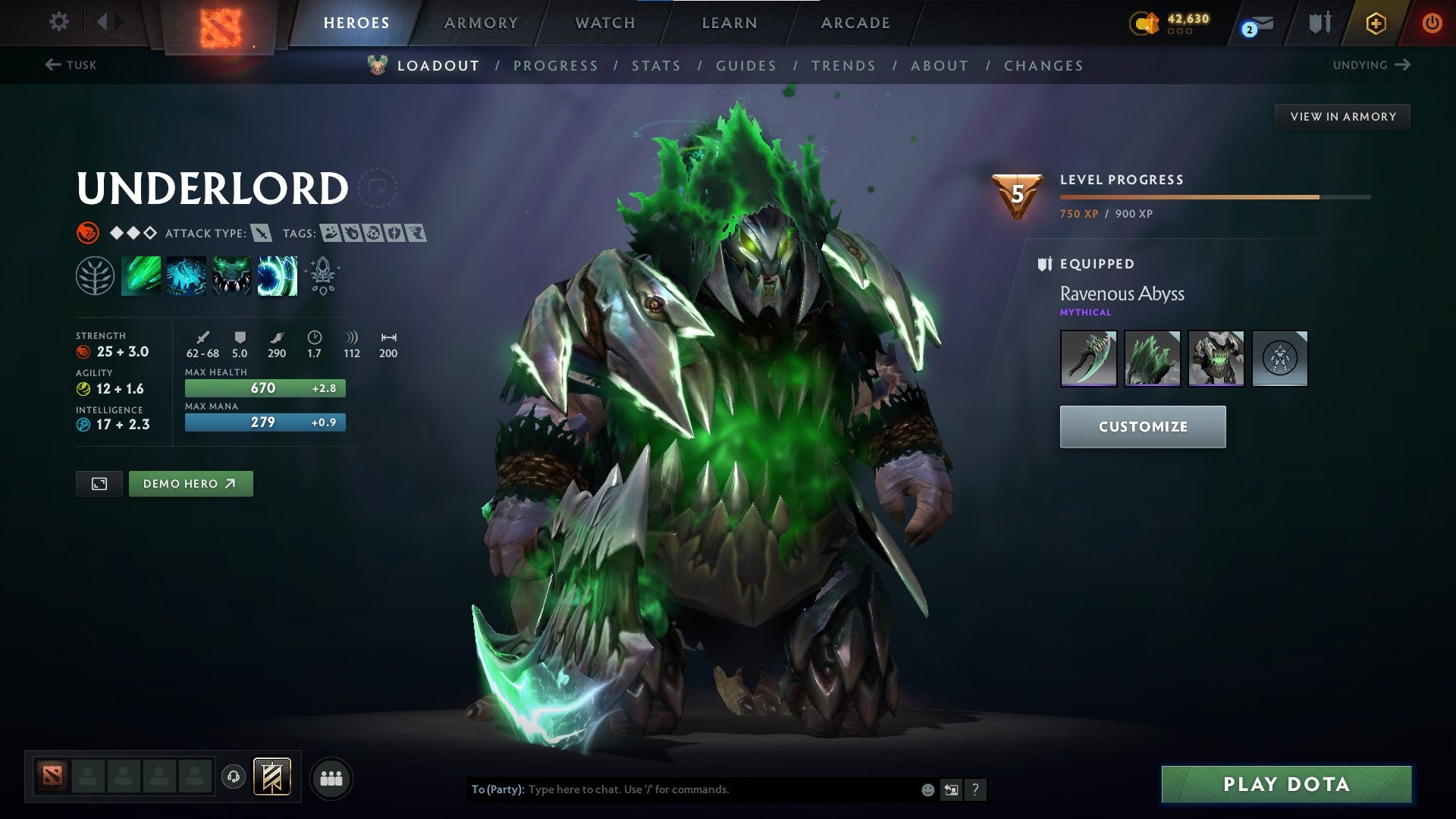Click the melee attack type icon
This screenshot has height=819, width=1456.
click(262, 234)
